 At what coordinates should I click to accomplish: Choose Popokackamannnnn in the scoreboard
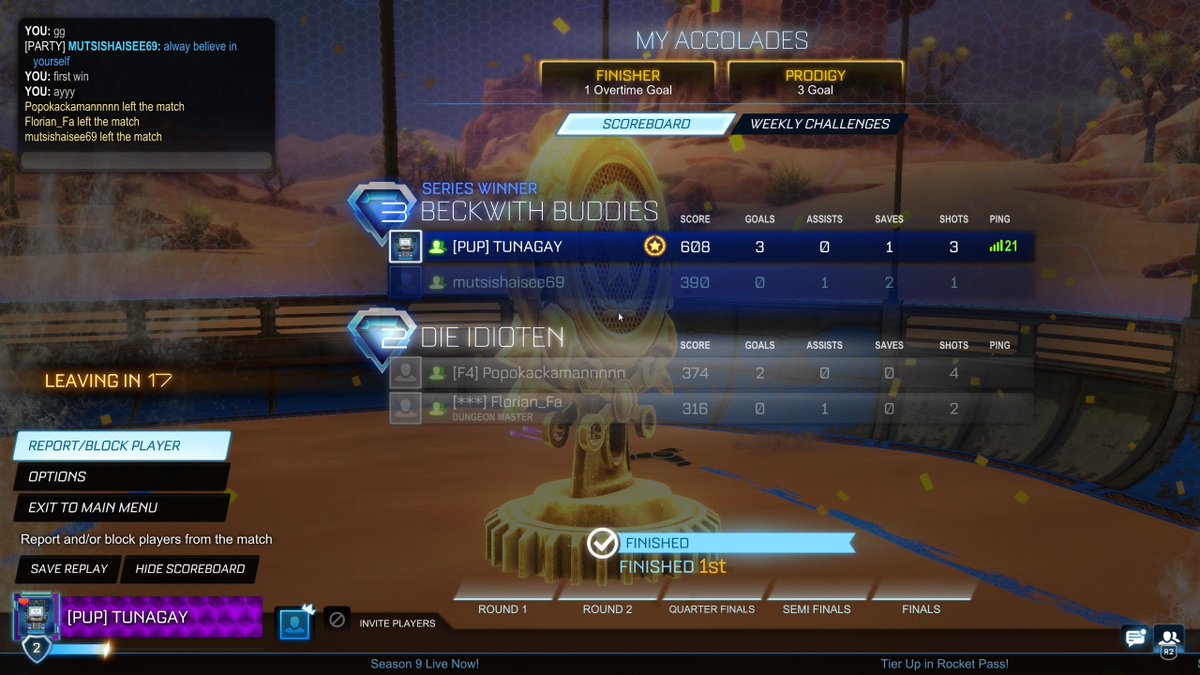point(710,373)
